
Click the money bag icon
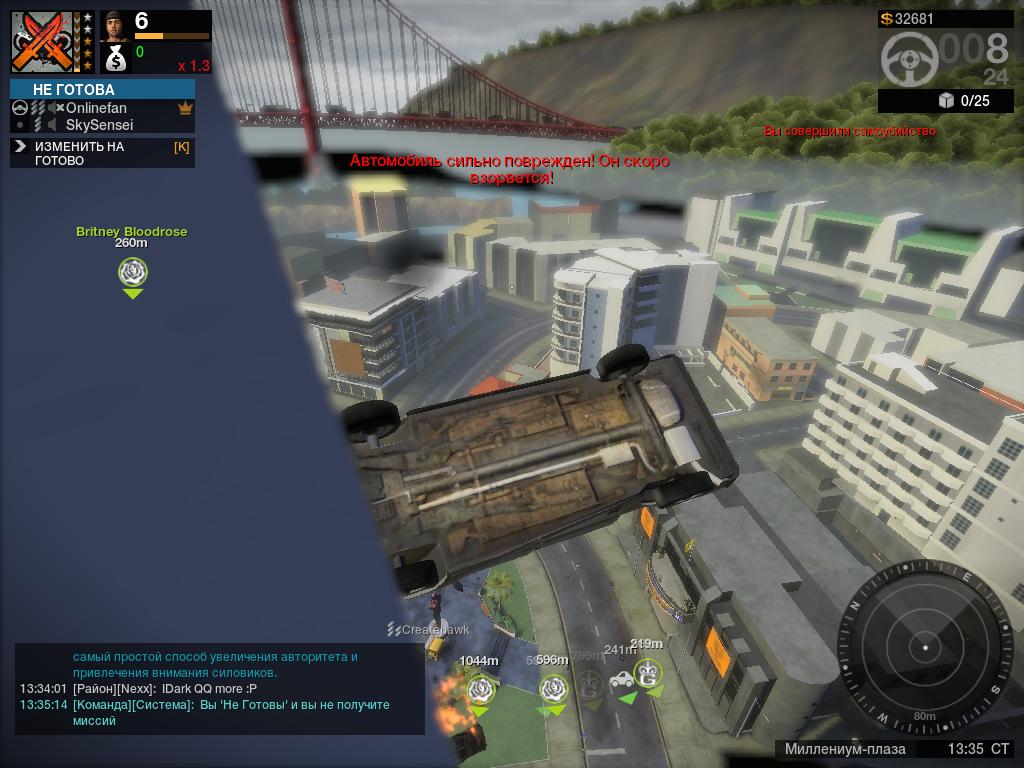coord(115,59)
